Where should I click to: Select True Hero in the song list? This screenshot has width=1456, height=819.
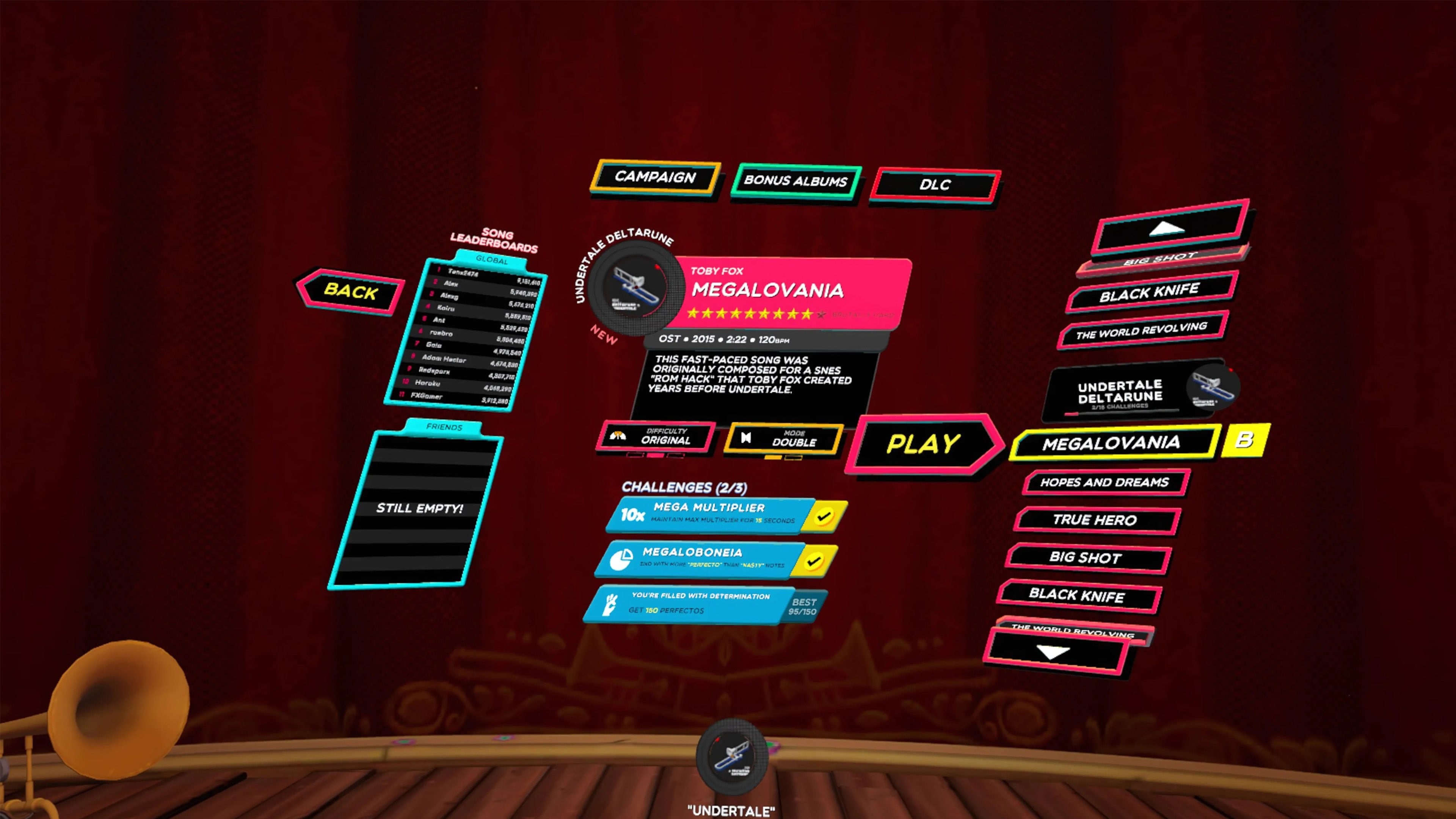pos(1095,520)
